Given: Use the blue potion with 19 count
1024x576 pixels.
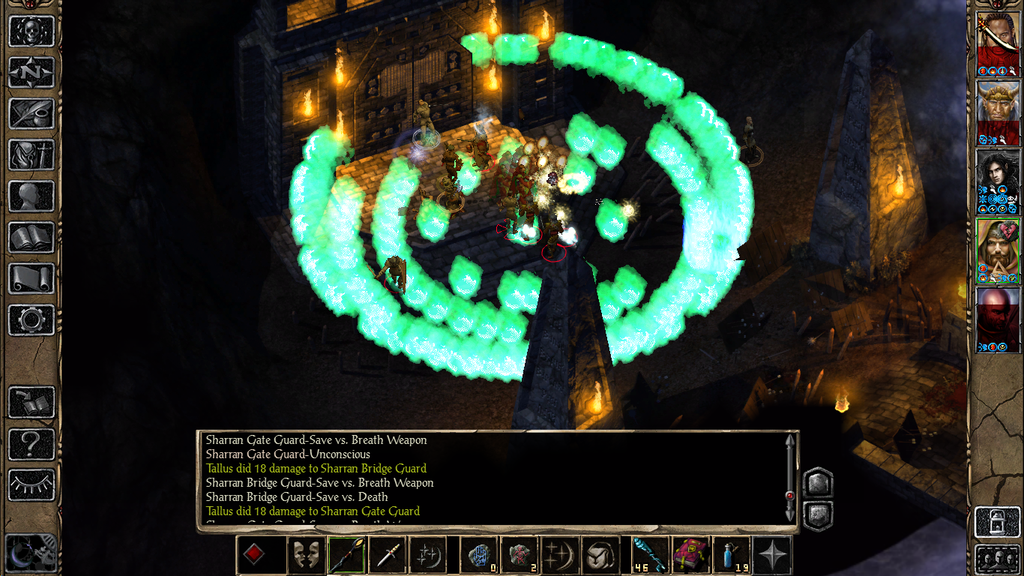Looking at the screenshot, I should coord(731,555).
